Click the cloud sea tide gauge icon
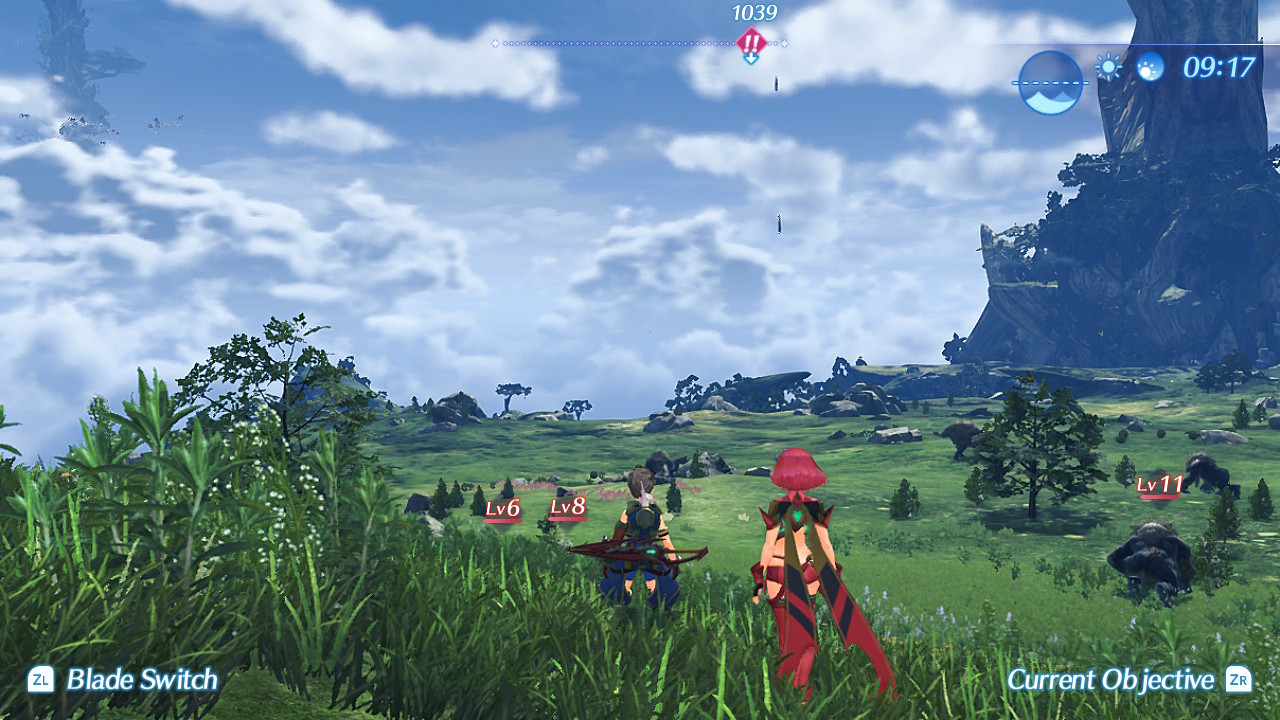 tap(1051, 83)
